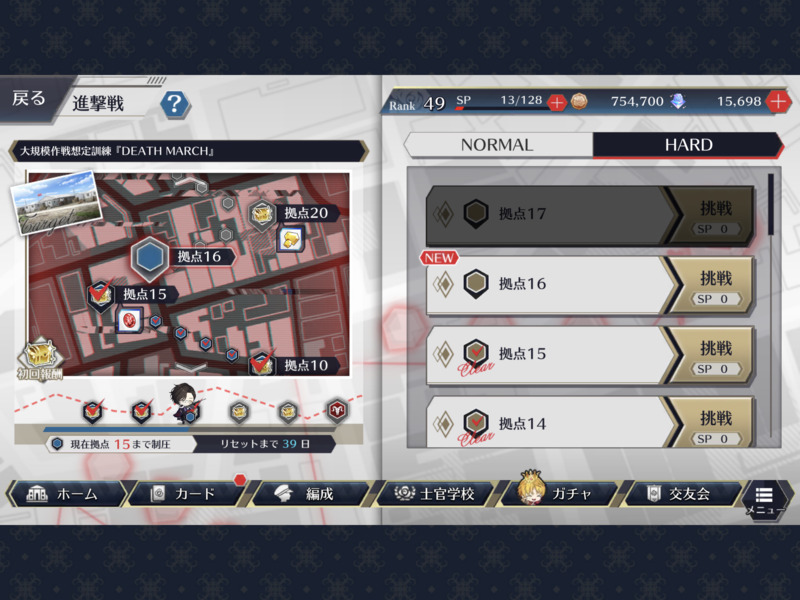This screenshot has height=600, width=800.
Task: Challenge 拠点15 with its 挑戦 button
Action: pyautogui.click(x=716, y=355)
